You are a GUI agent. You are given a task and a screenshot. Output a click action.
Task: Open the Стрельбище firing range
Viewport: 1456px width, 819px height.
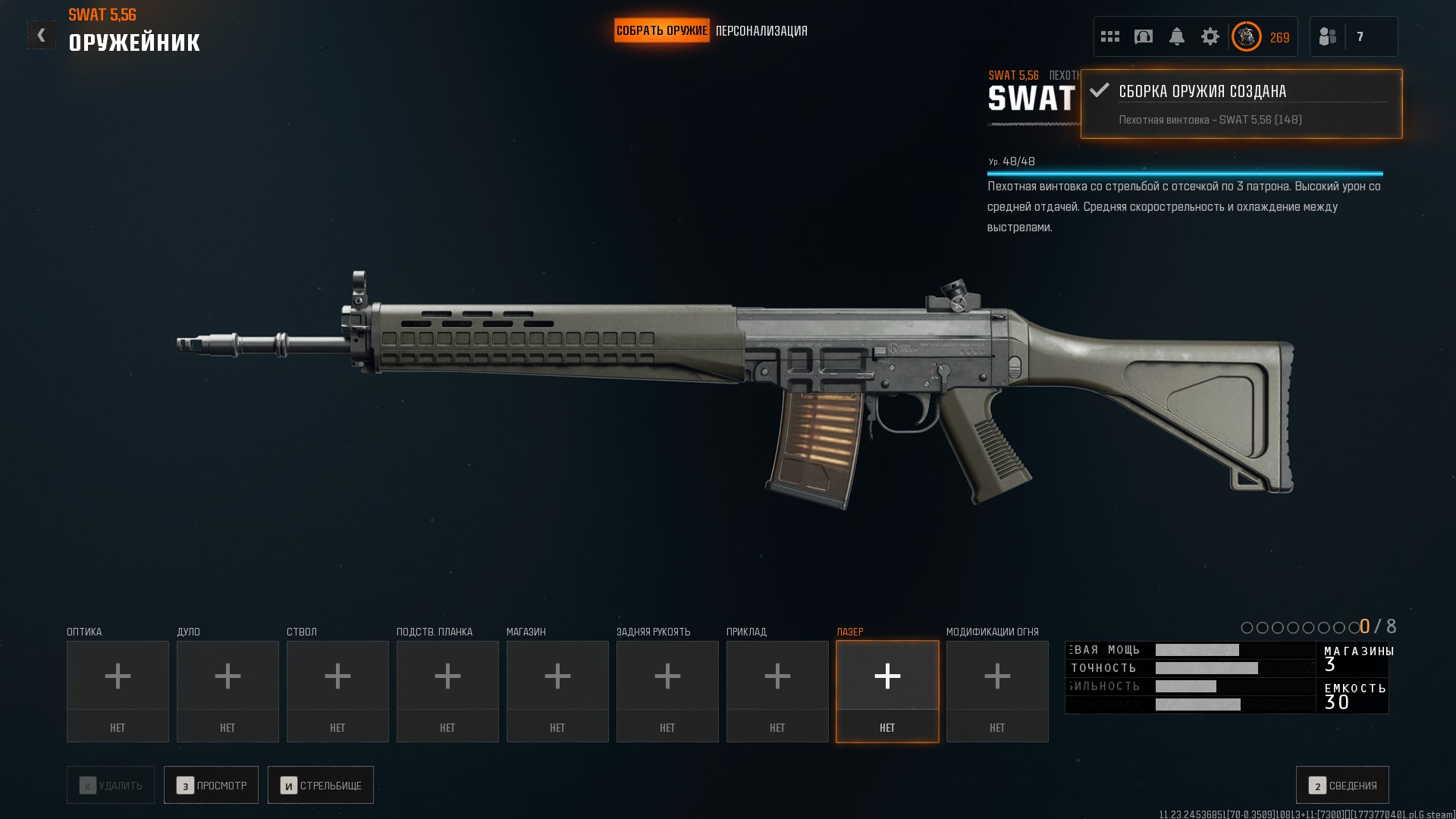tap(321, 785)
